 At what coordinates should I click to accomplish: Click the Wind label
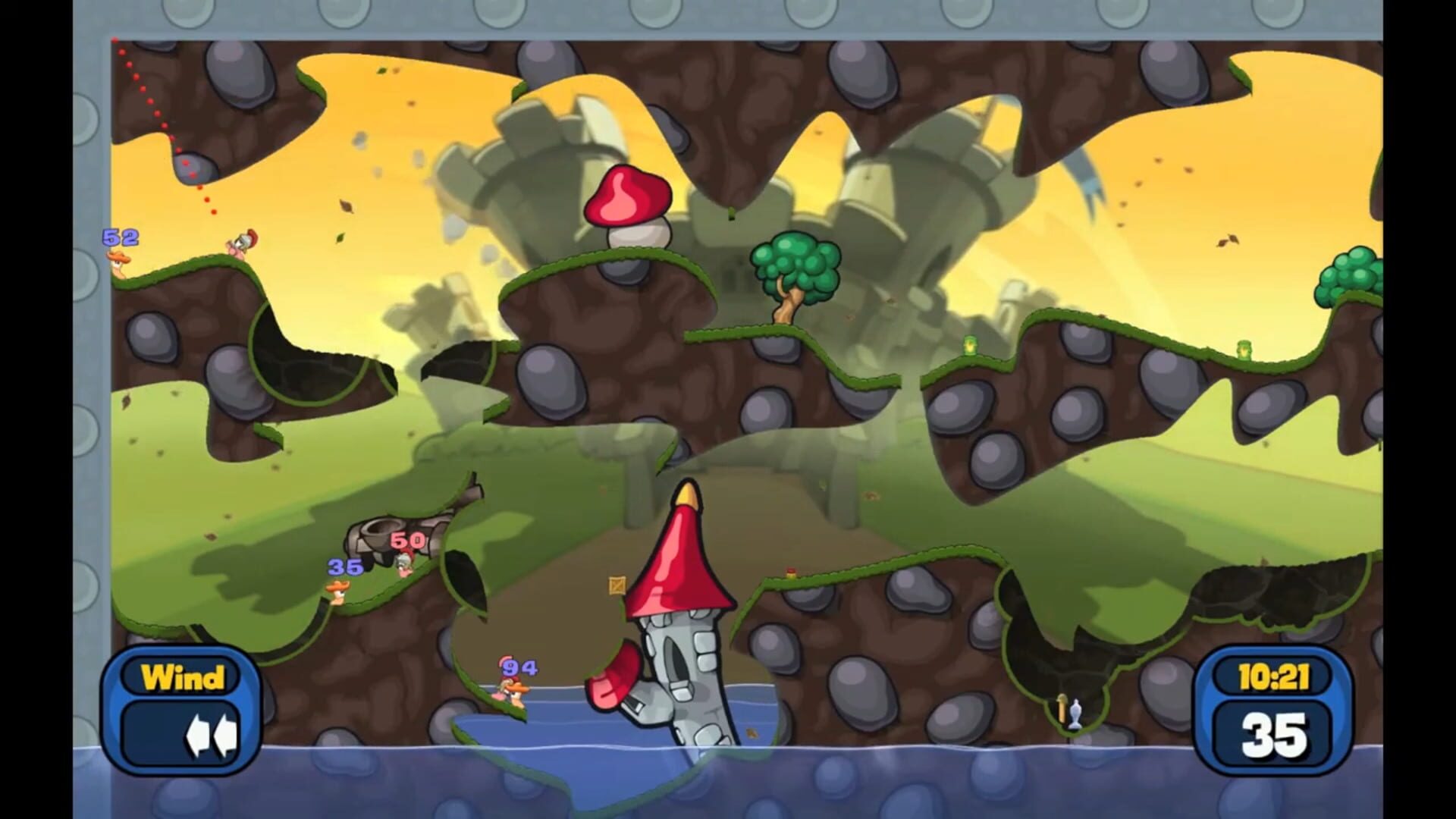tap(182, 677)
